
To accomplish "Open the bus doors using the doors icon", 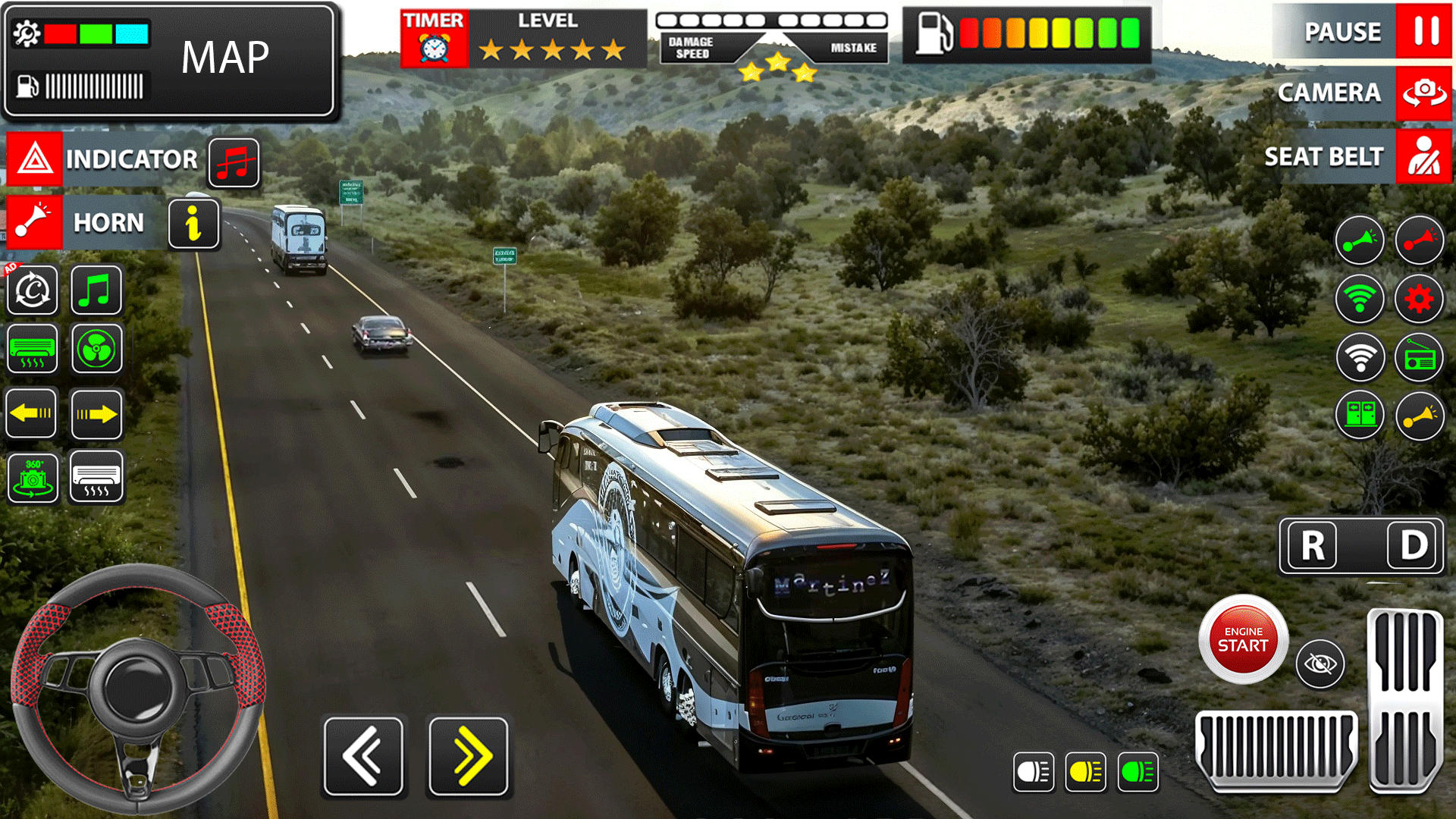I will 1359,416.
